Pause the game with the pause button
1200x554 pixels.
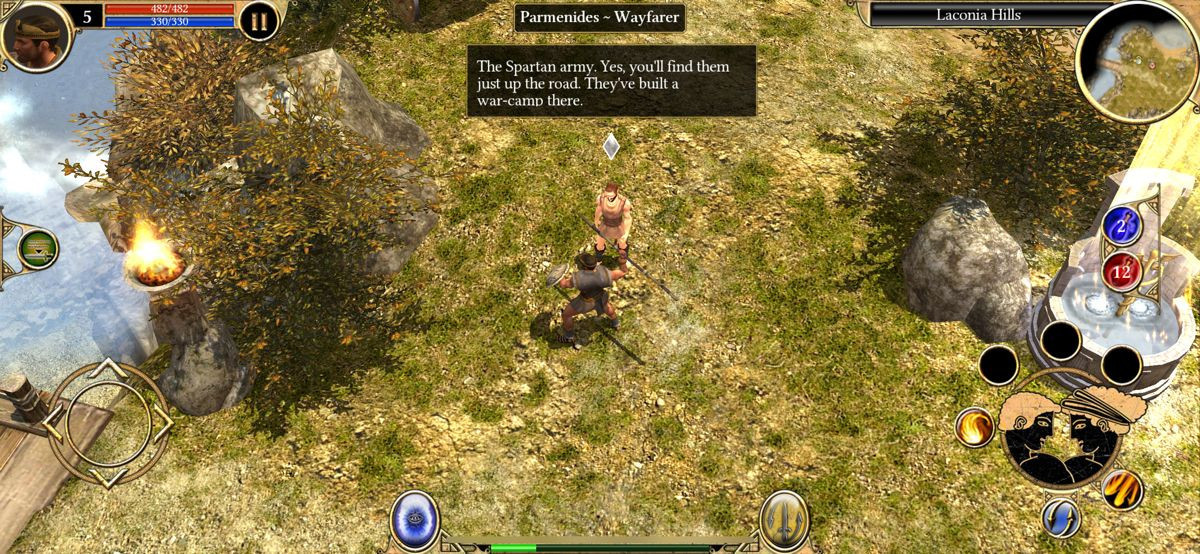259,20
